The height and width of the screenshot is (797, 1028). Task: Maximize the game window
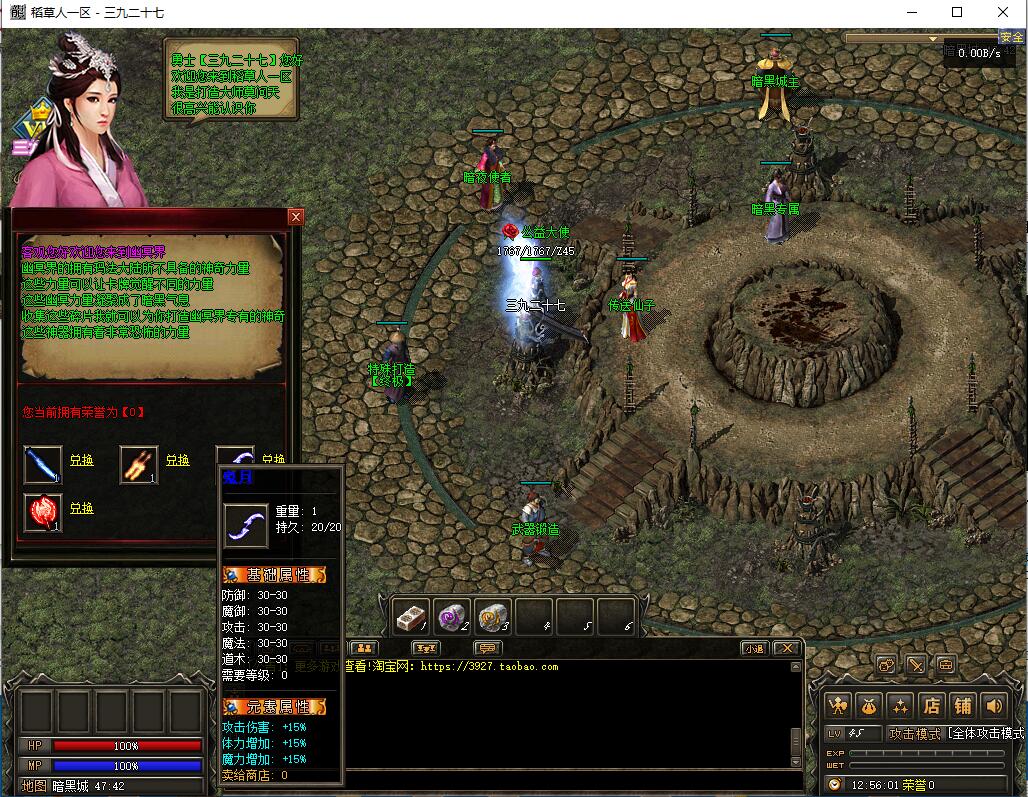tap(957, 12)
